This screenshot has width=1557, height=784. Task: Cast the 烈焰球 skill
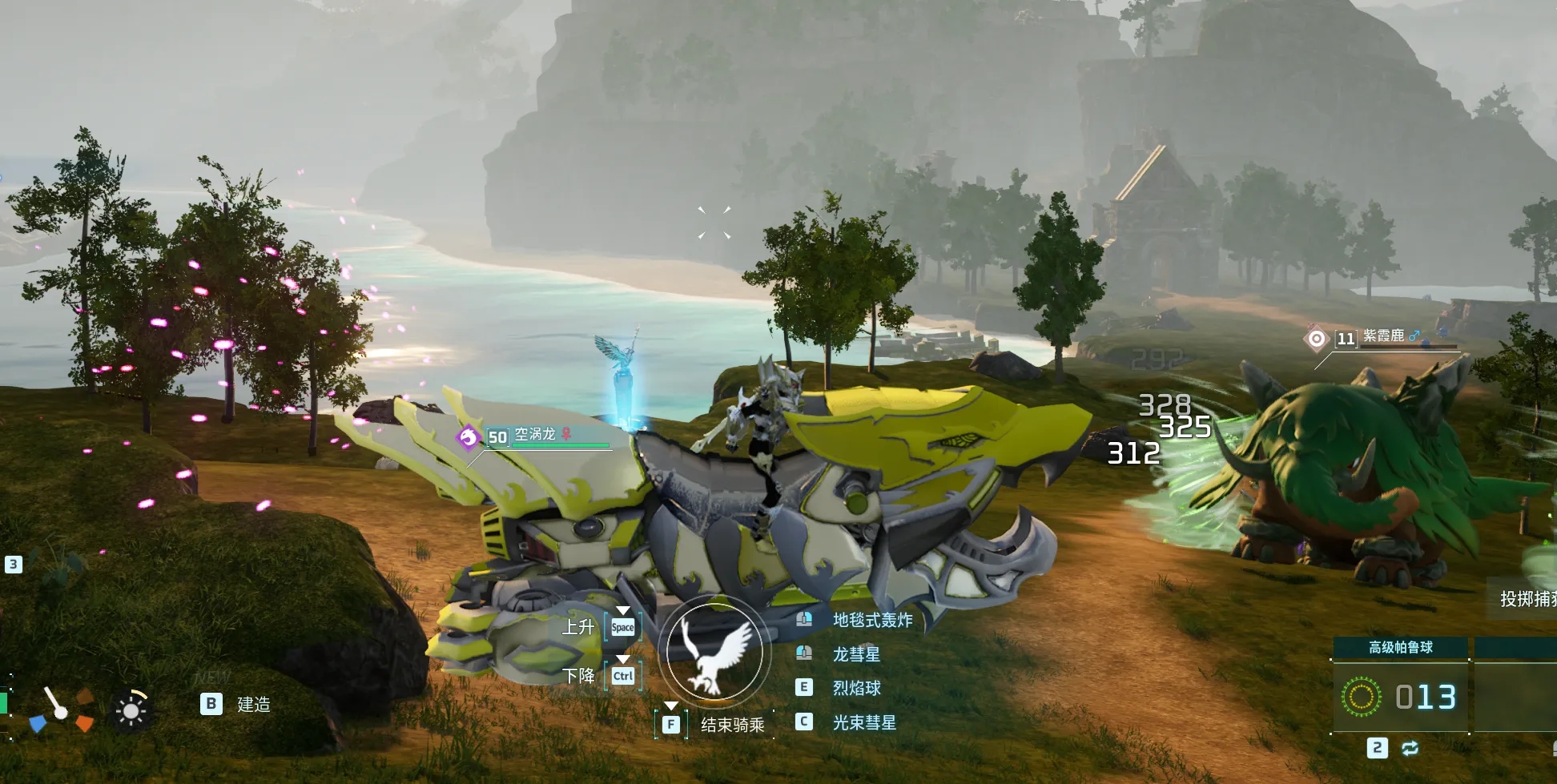pyautogui.click(x=855, y=688)
